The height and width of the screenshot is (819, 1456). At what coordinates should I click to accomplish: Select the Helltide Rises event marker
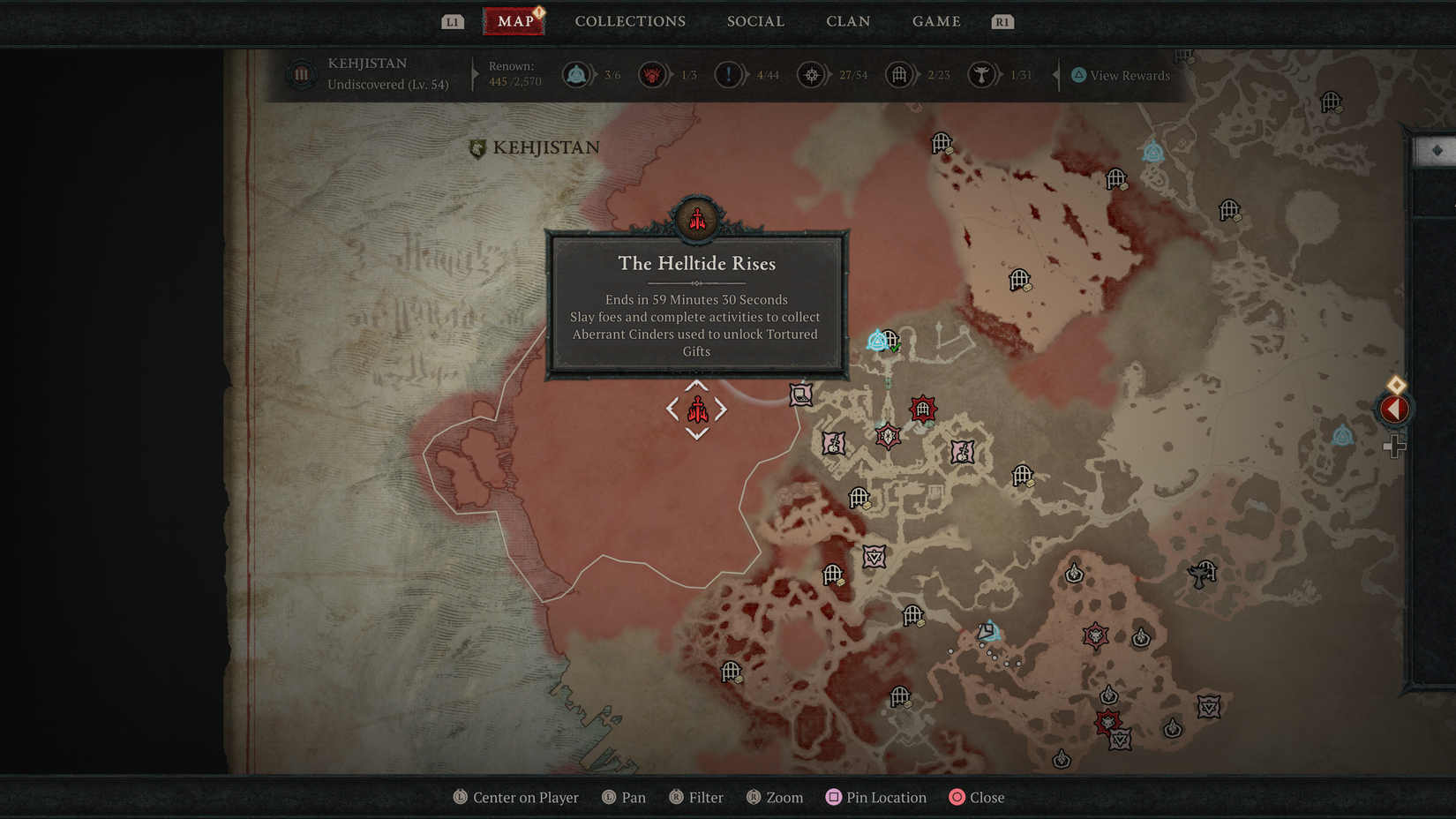[697, 410]
